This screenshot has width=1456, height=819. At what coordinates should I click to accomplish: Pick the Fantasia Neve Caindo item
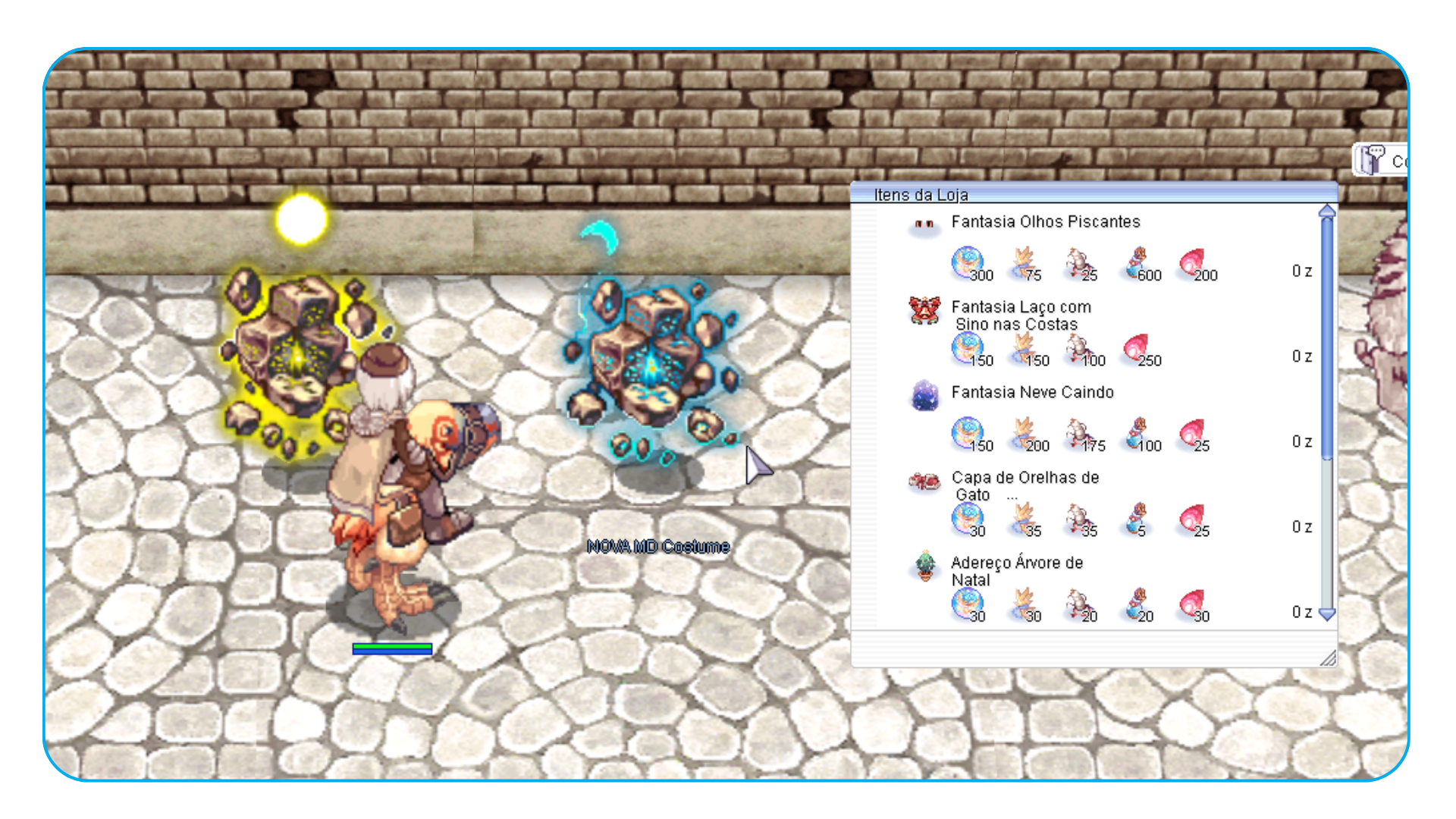[x=1032, y=393]
